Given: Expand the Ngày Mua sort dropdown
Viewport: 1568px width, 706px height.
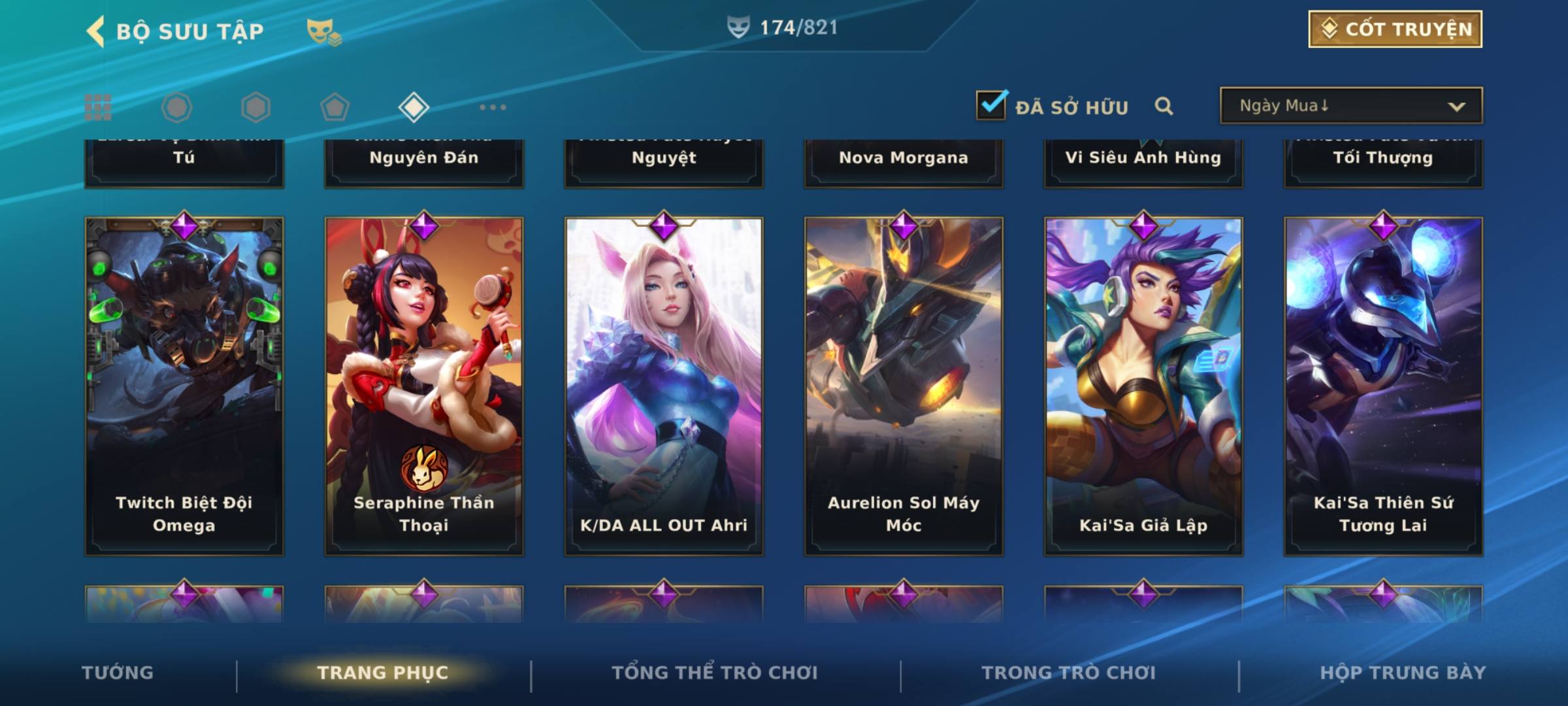Looking at the screenshot, I should click(x=1350, y=106).
